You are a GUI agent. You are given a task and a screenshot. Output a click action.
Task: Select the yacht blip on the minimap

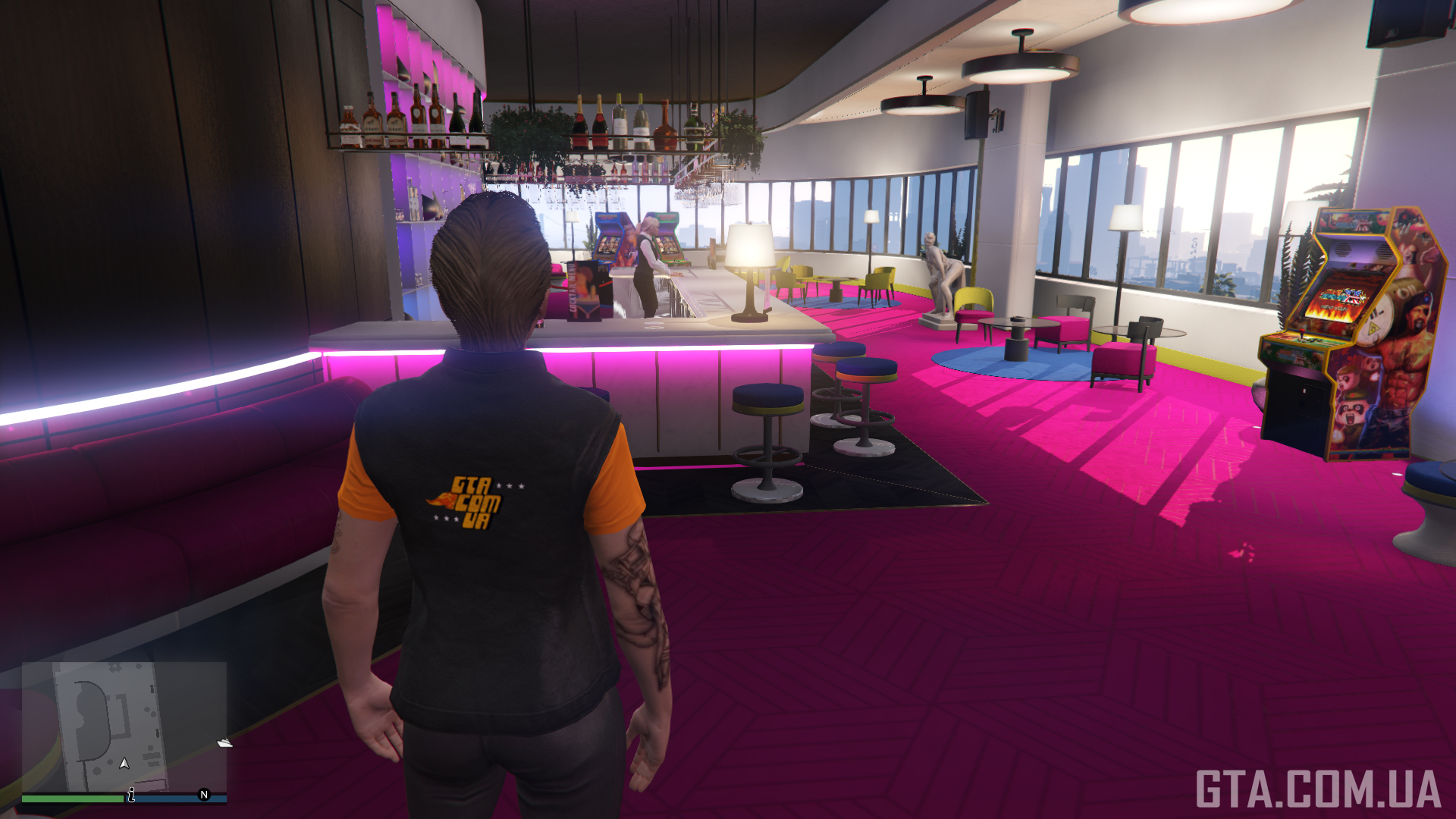[x=224, y=742]
